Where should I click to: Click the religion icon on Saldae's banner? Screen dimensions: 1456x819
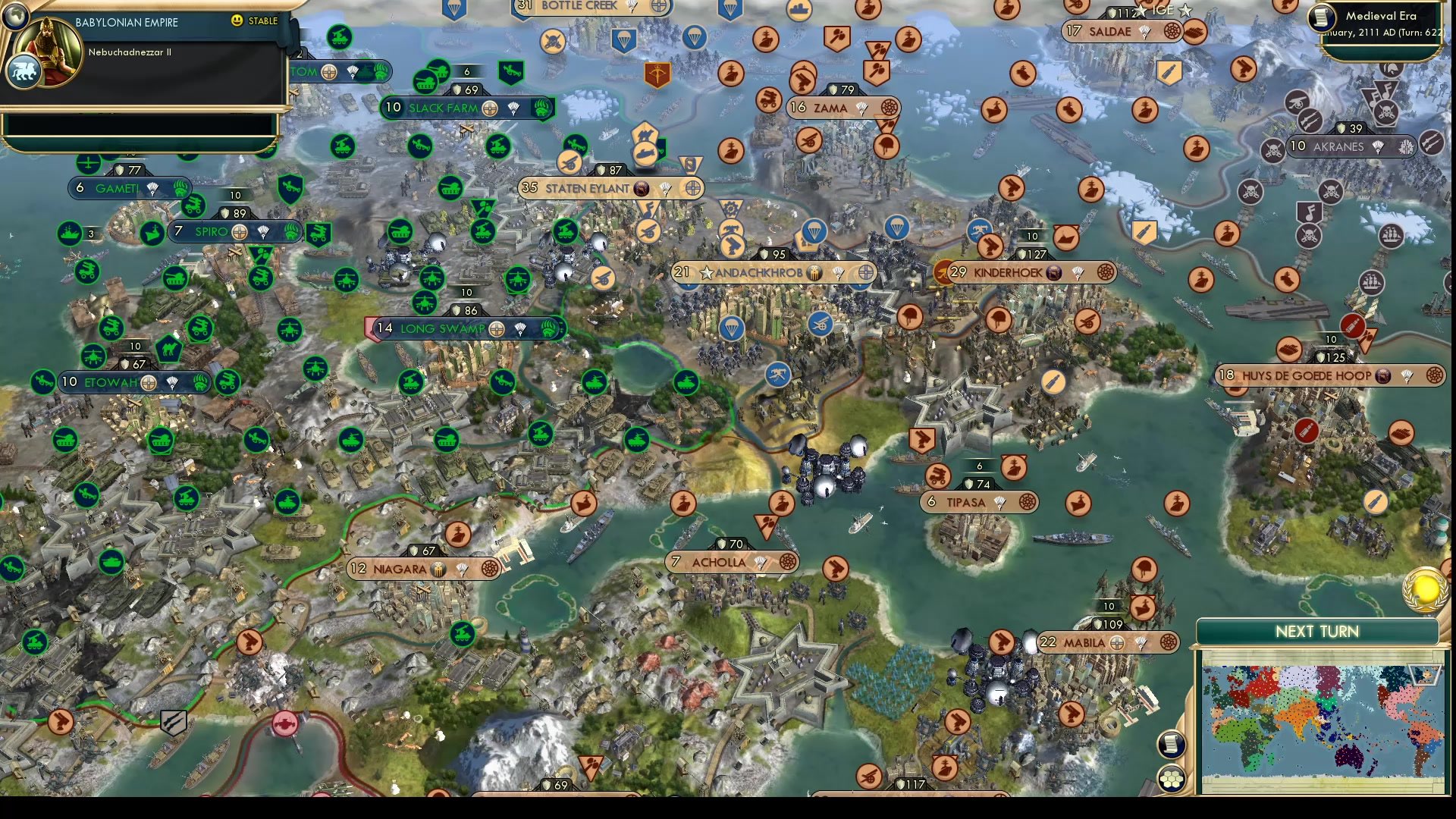1174,31
